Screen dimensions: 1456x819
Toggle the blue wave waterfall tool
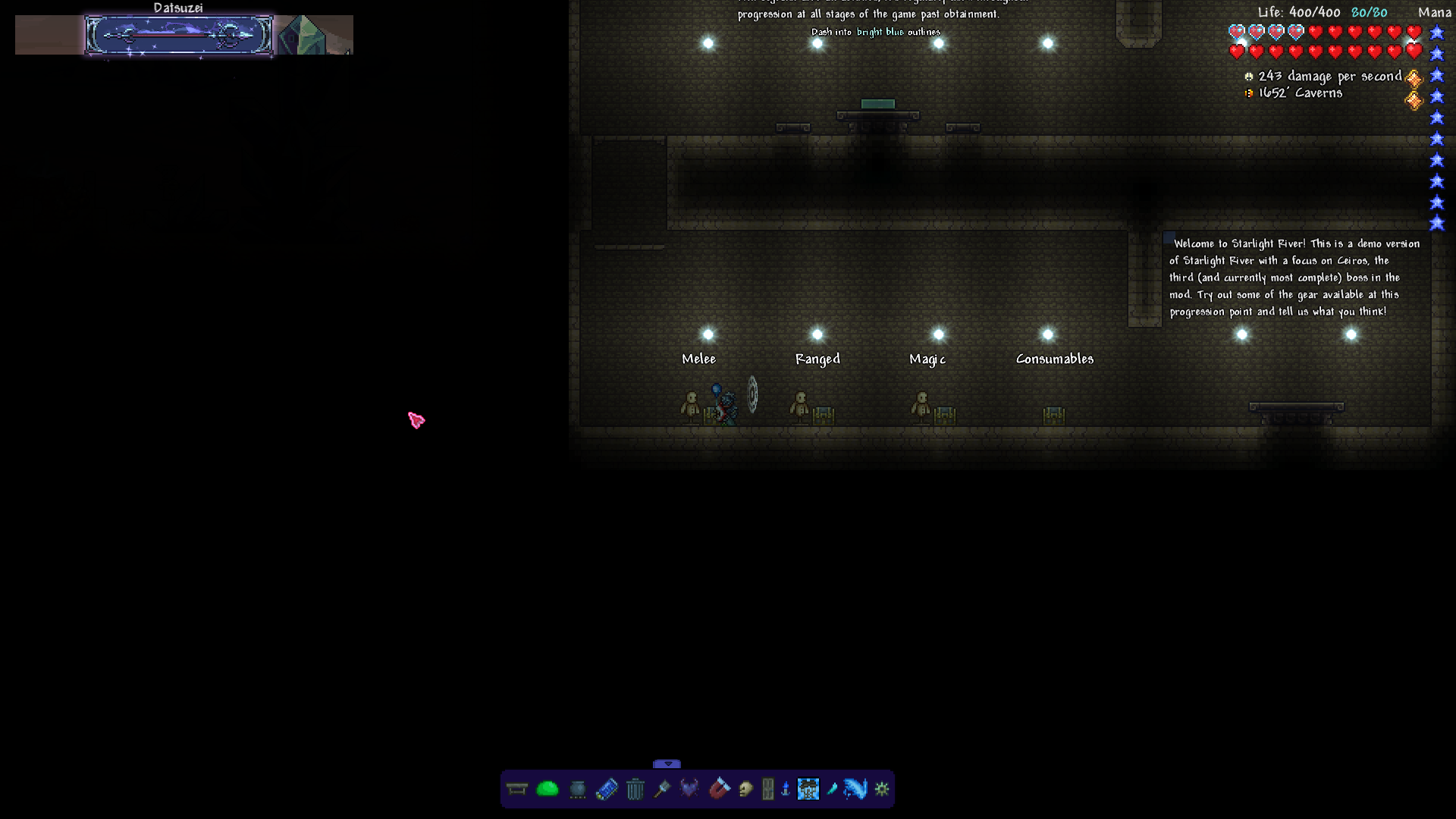point(855,789)
